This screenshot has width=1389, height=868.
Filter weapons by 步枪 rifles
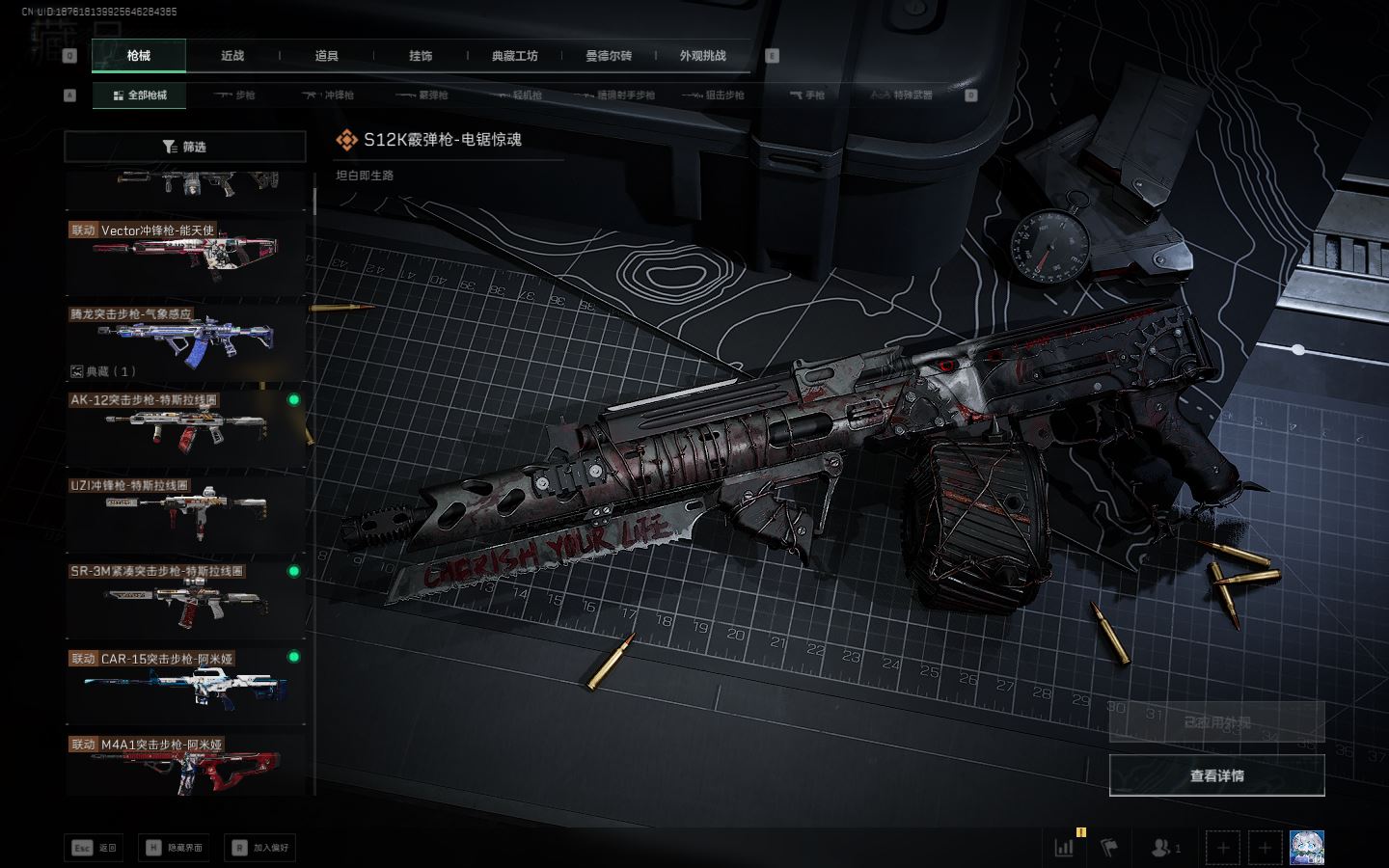point(235,95)
